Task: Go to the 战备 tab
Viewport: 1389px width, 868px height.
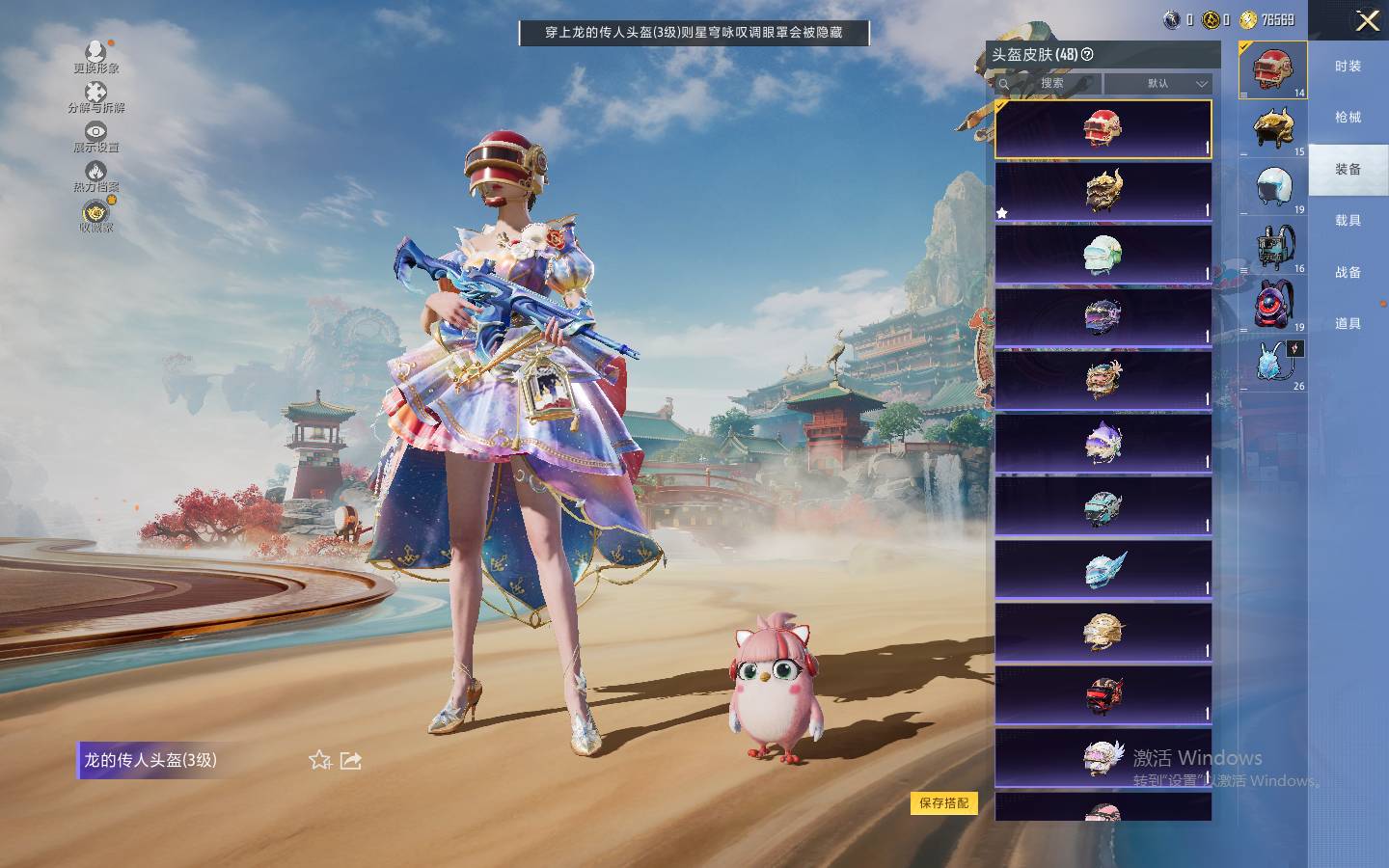Action: (1348, 273)
